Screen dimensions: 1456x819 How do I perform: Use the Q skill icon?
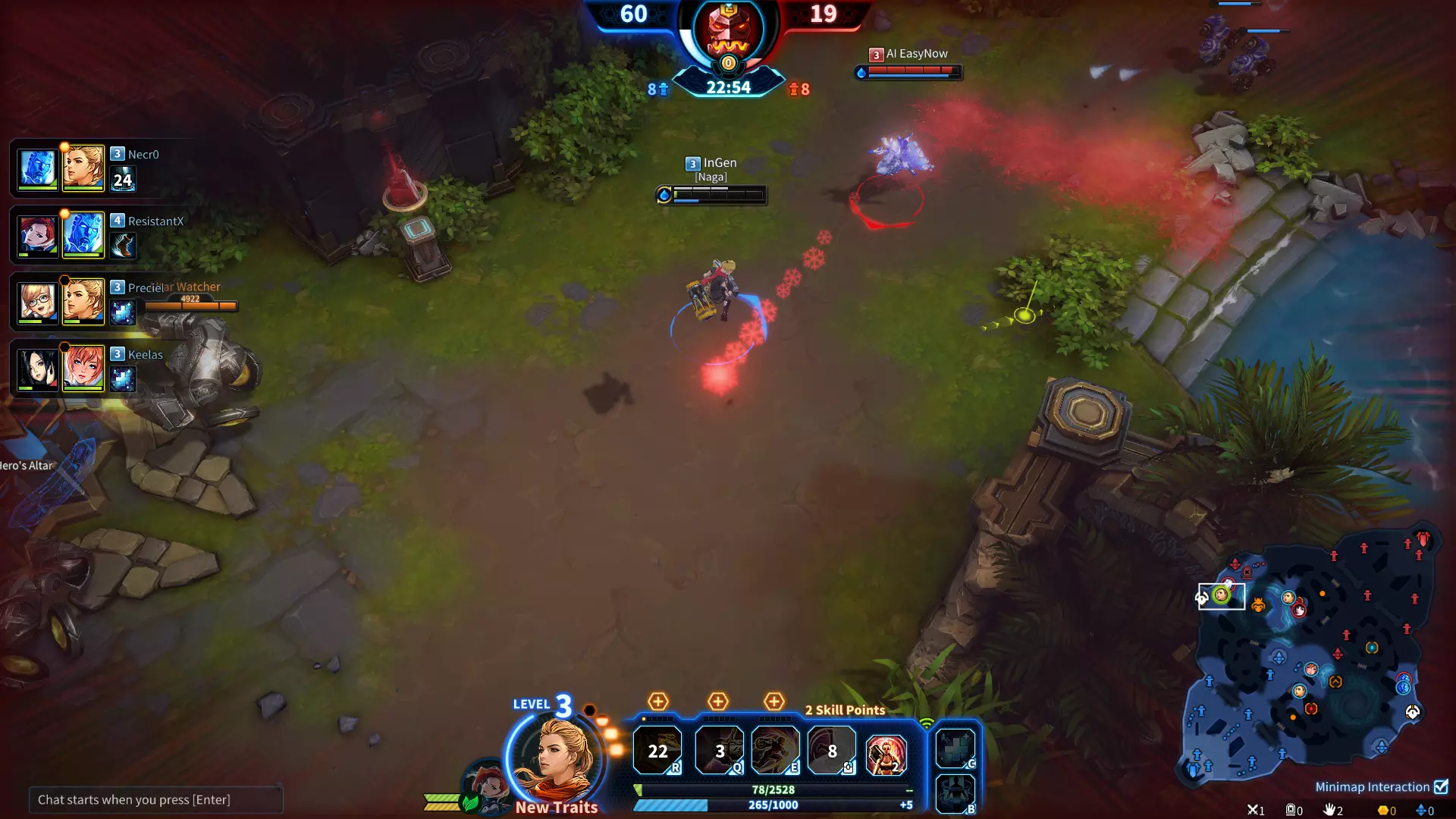[719, 751]
